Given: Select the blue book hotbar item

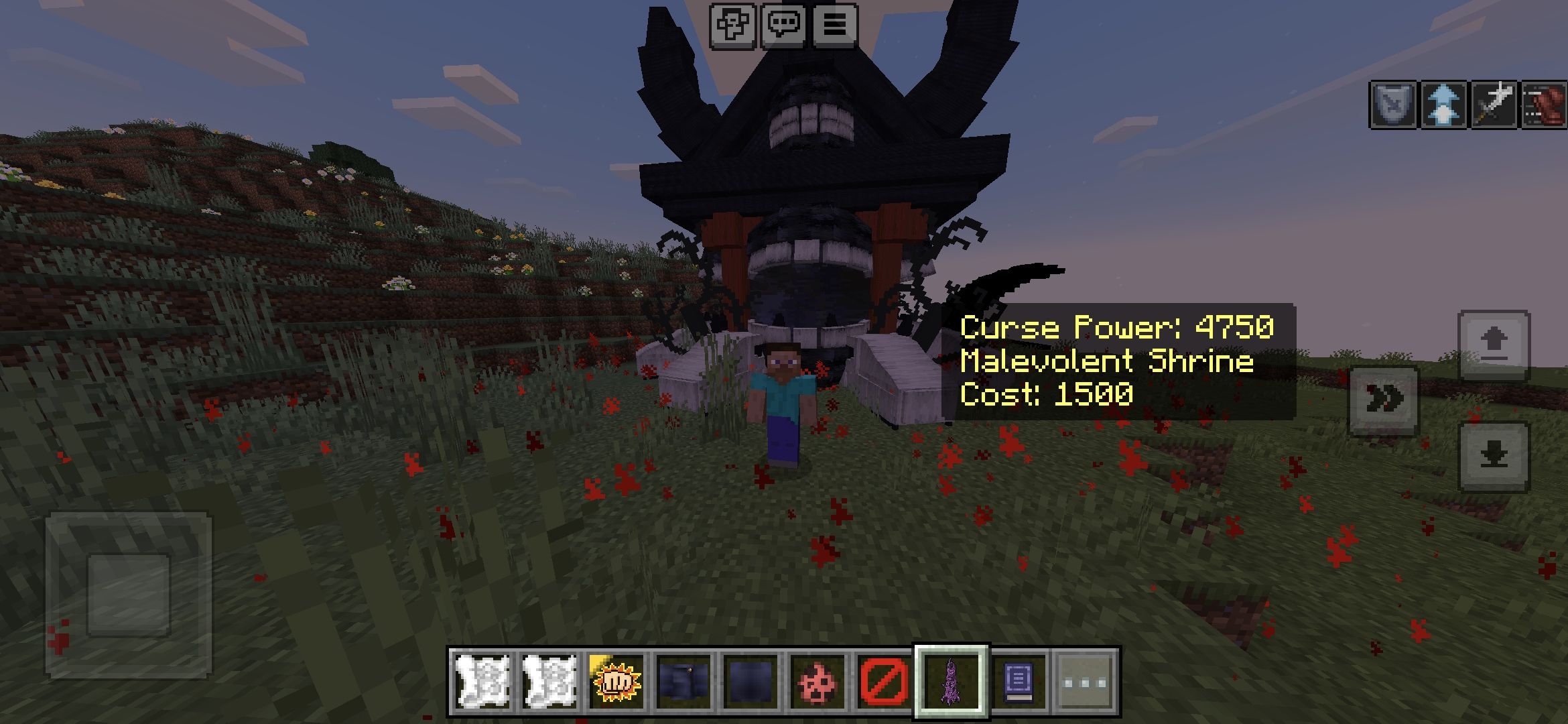Looking at the screenshot, I should [x=1018, y=681].
